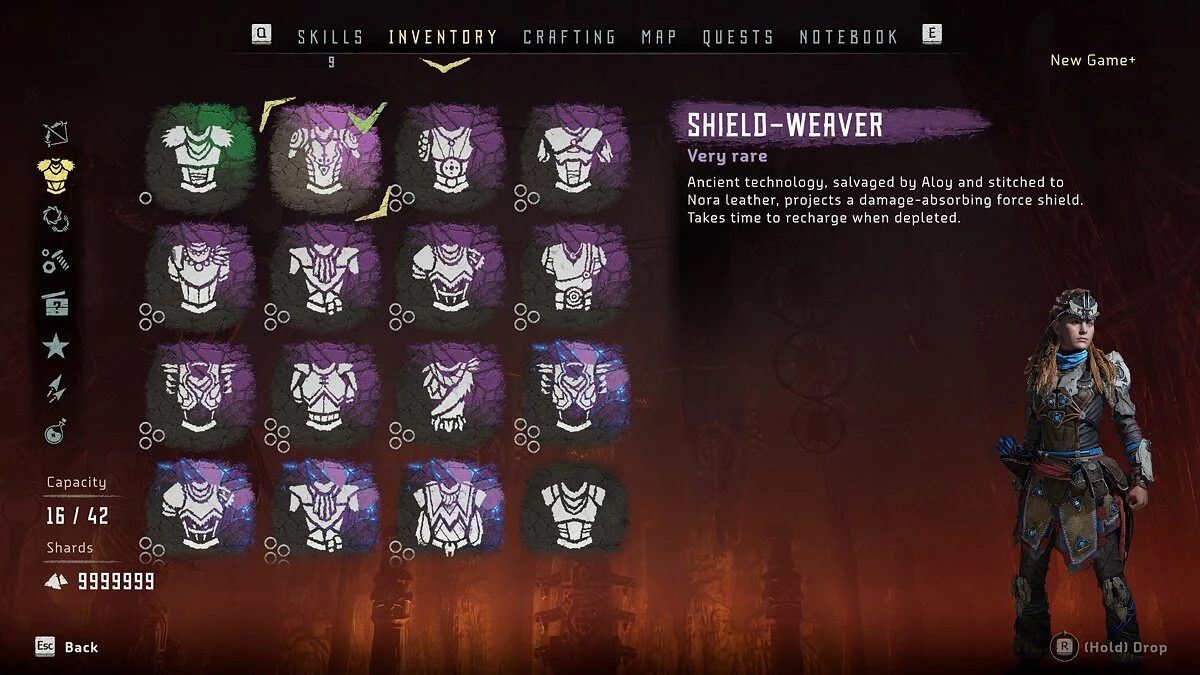This screenshot has width=1200, height=675.
Task: Open the coil modifications category
Action: tap(56, 218)
